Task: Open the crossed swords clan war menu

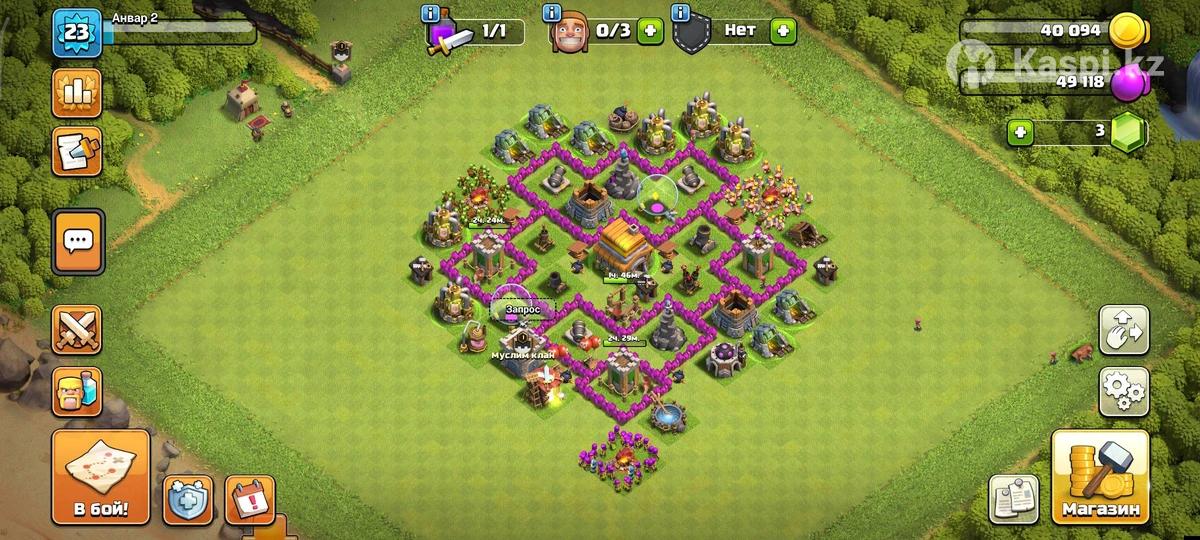Action: coord(77,330)
